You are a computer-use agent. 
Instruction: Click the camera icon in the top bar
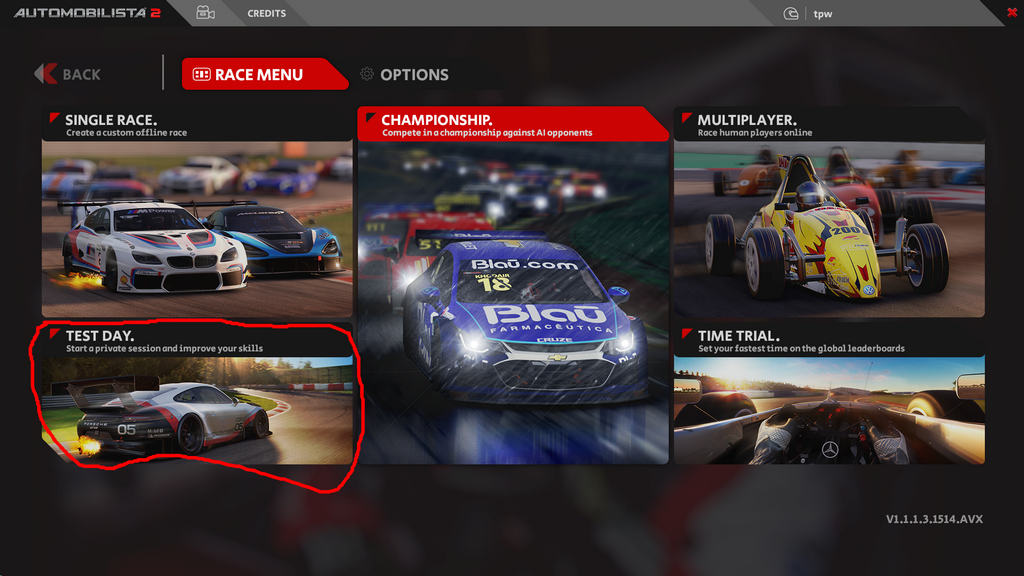206,13
